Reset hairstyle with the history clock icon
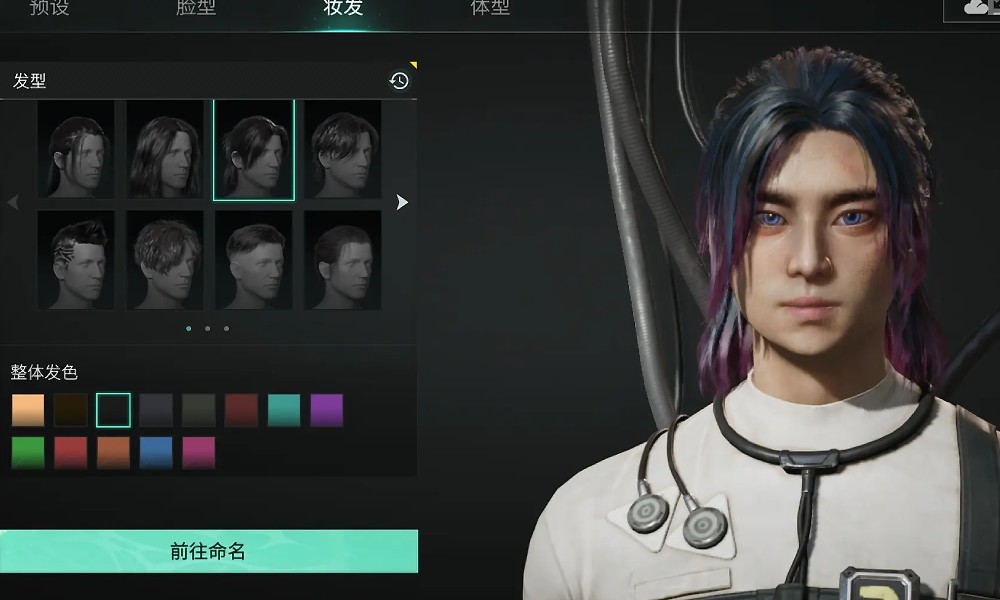This screenshot has height=600, width=1000. pyautogui.click(x=399, y=81)
